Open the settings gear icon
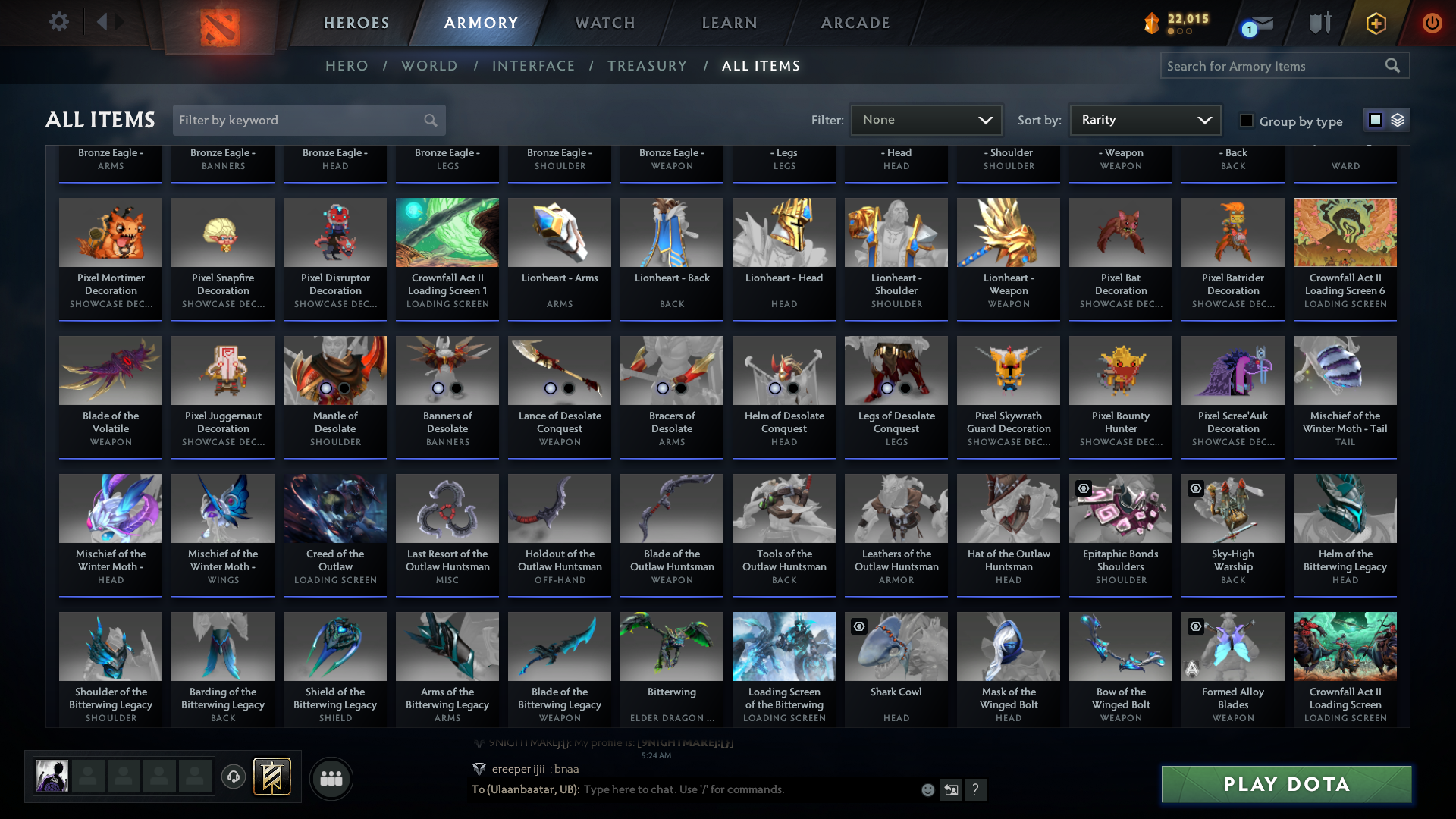The width and height of the screenshot is (1456, 819). coord(58,22)
